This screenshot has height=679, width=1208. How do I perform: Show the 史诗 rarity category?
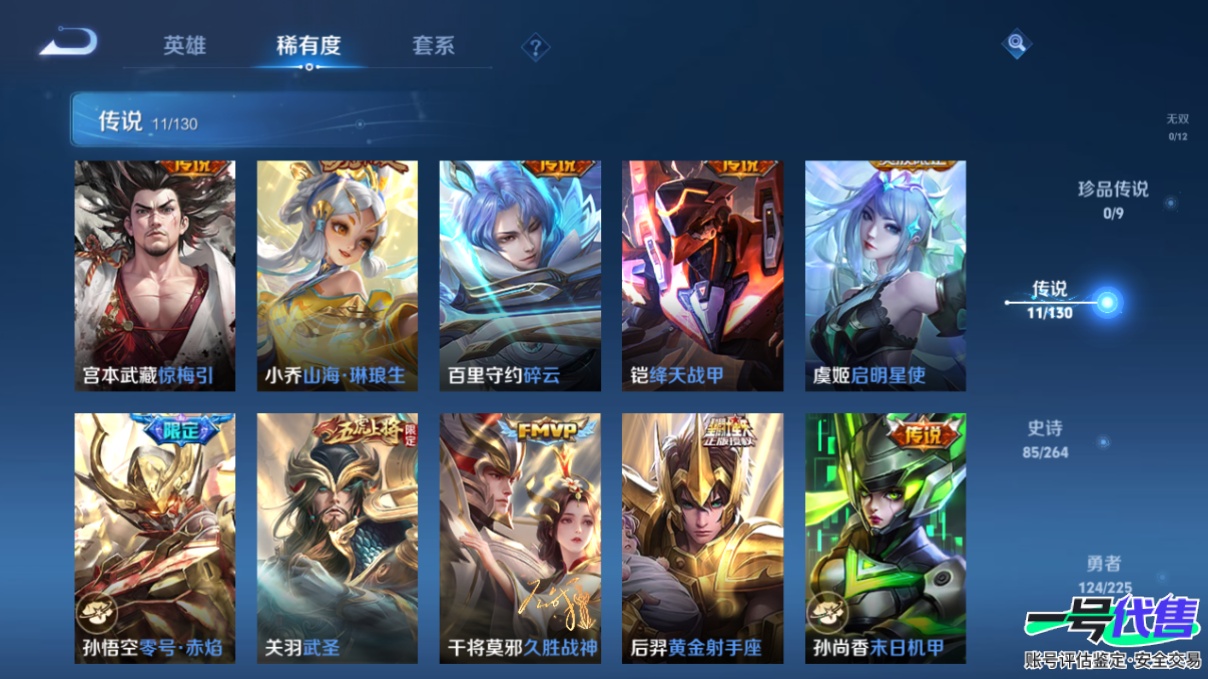1047,438
